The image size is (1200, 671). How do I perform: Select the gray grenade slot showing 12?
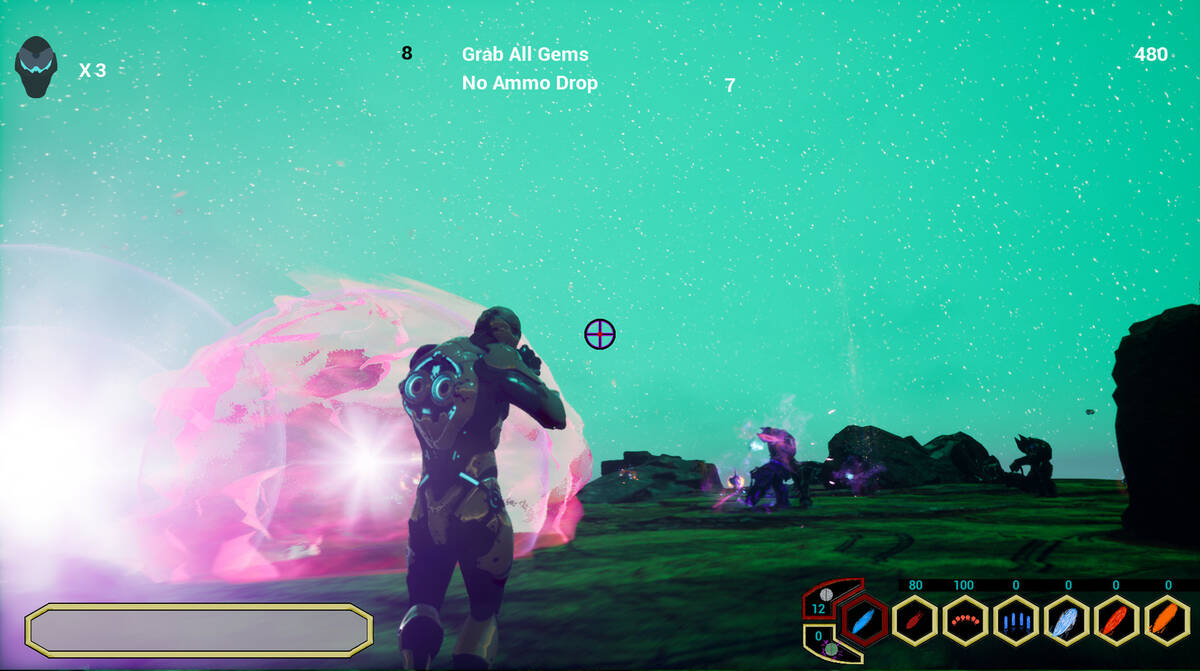click(x=824, y=600)
